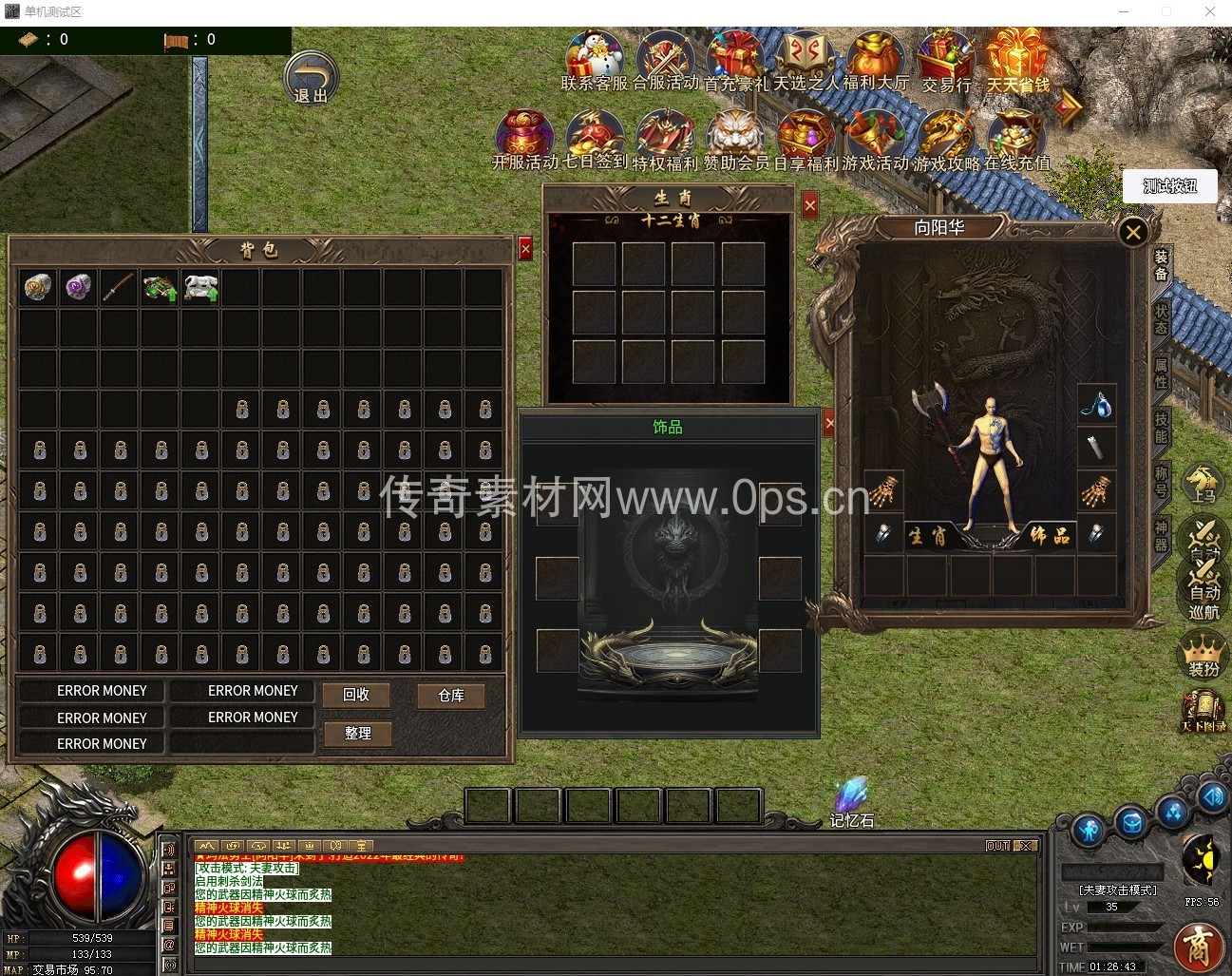Open 在线充值 online recharge
The image size is (1232, 976).
[1016, 139]
